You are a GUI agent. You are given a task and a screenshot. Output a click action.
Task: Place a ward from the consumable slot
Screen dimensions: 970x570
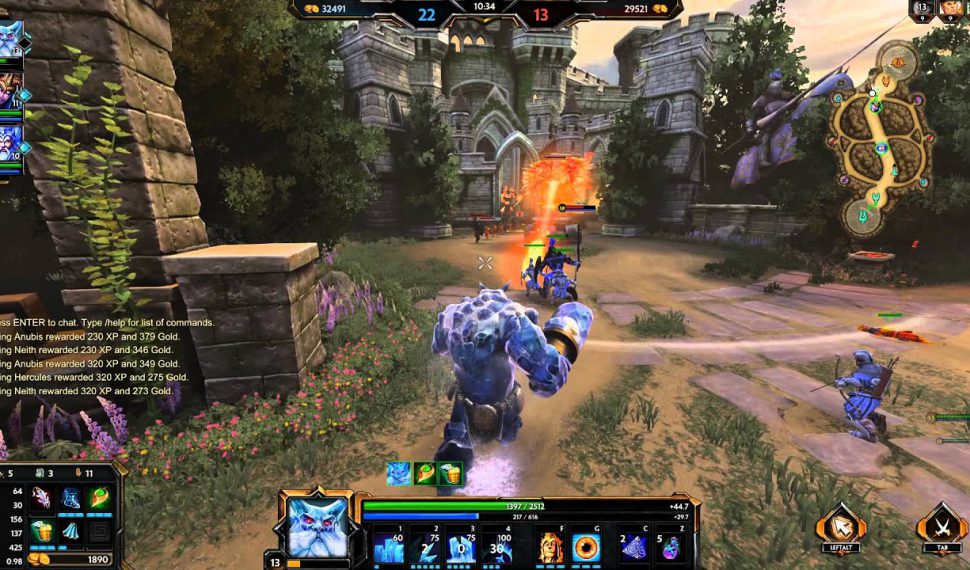634,546
